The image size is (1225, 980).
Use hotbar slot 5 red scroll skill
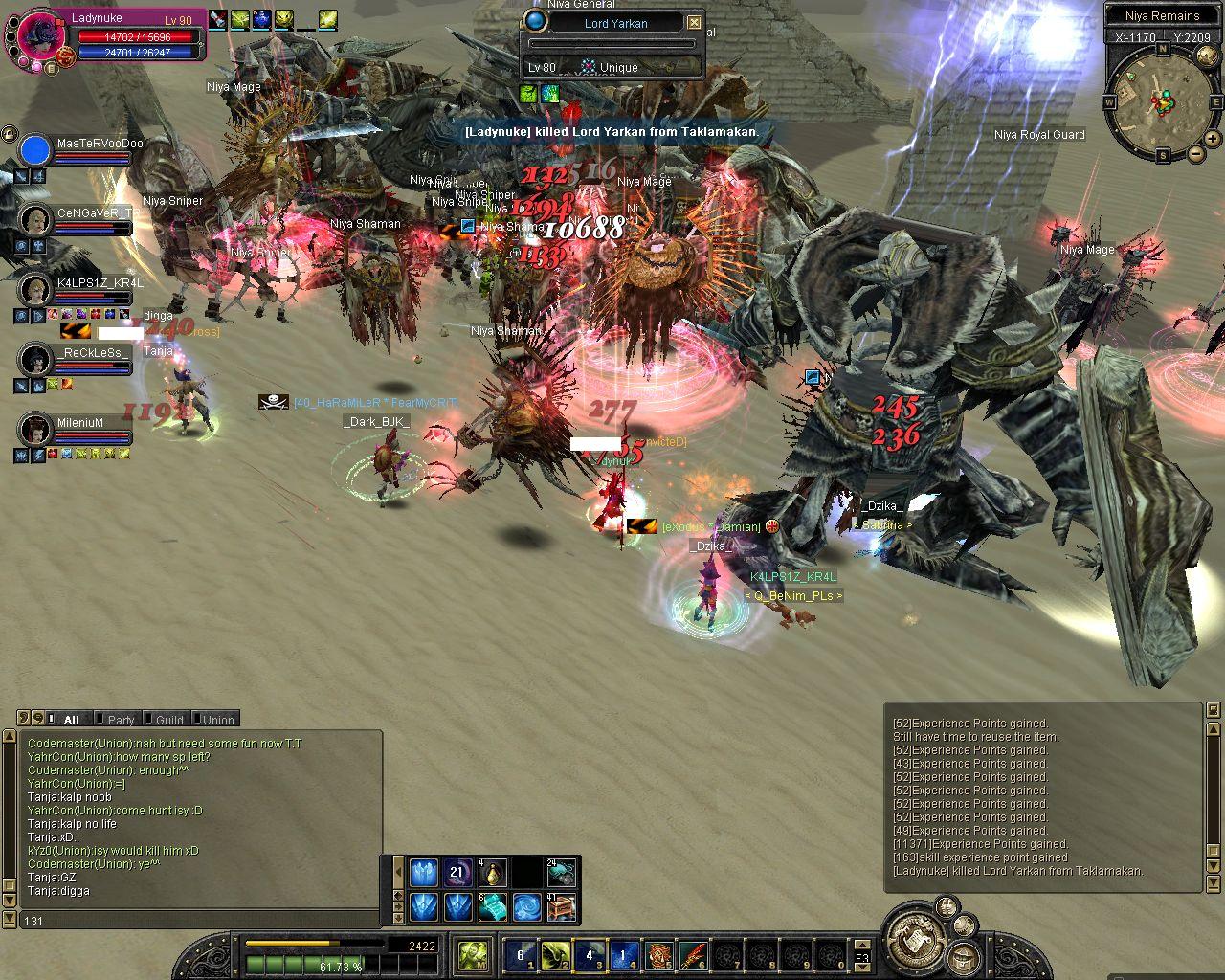pos(658,954)
